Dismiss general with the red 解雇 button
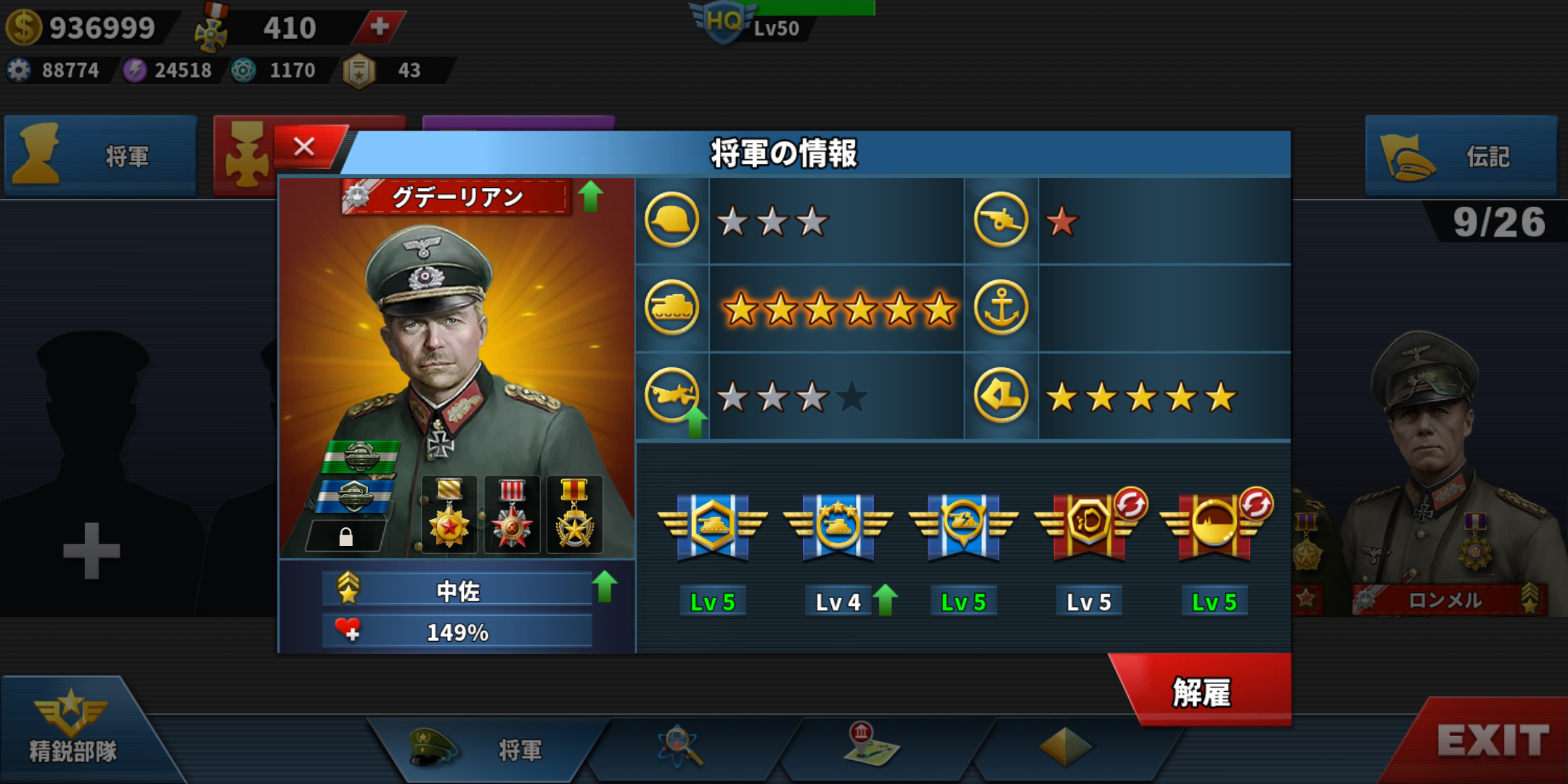This screenshot has width=1568, height=784. click(1202, 692)
